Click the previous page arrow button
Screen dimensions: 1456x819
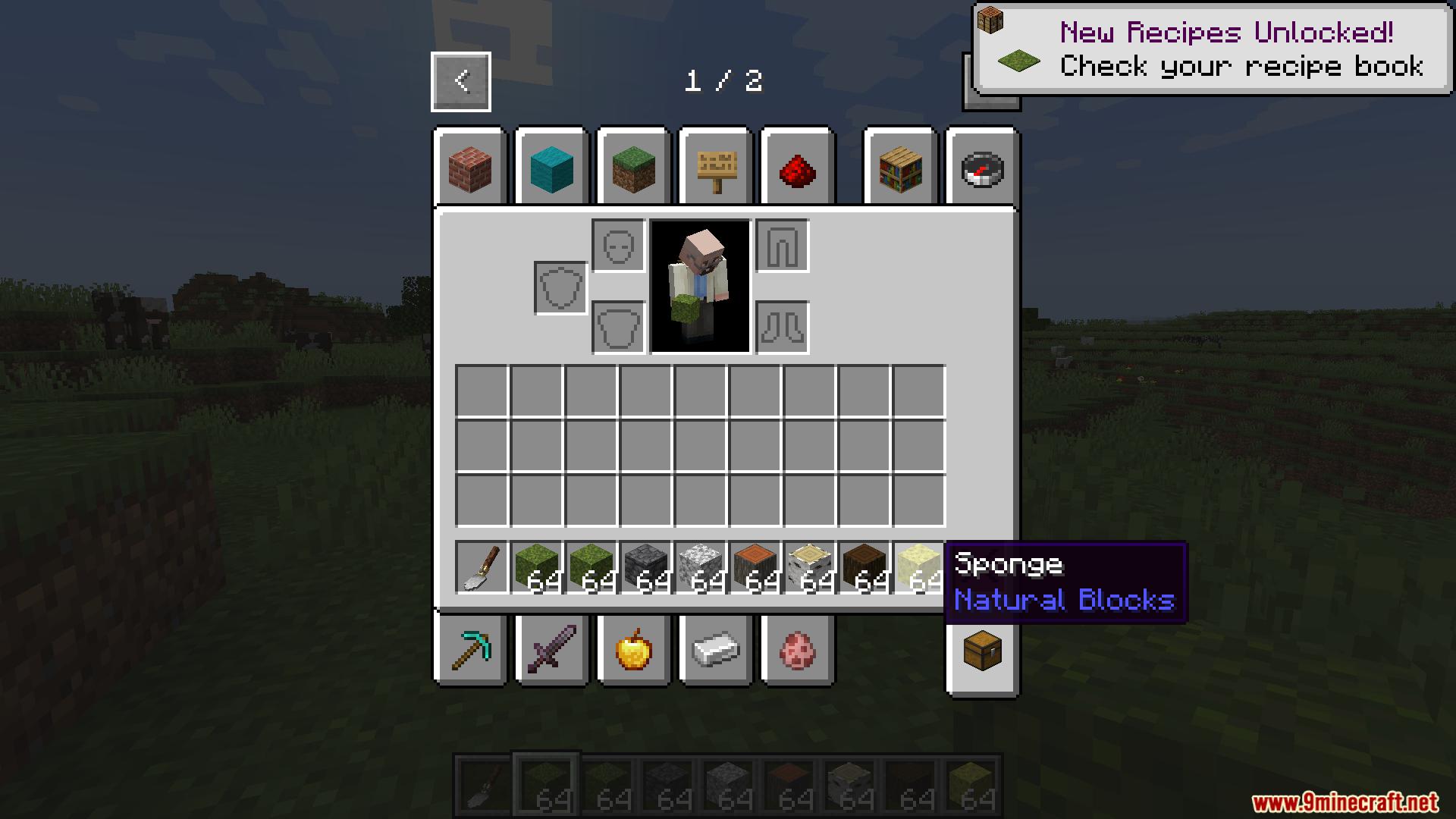tap(460, 81)
